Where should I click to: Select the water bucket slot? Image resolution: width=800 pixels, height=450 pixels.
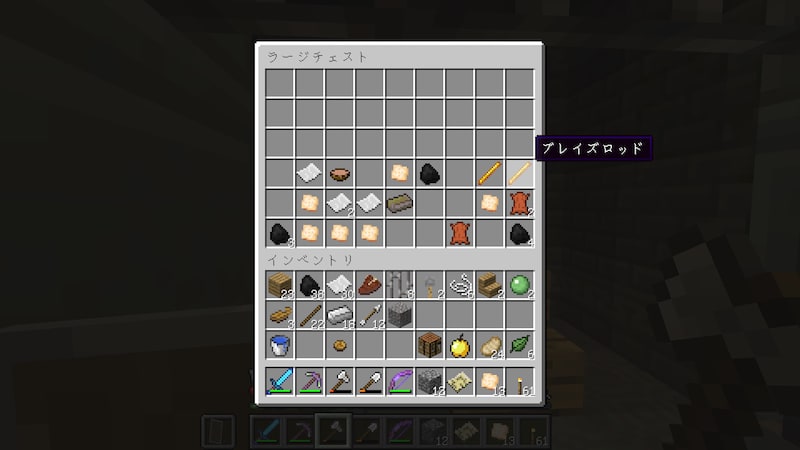click(x=279, y=346)
